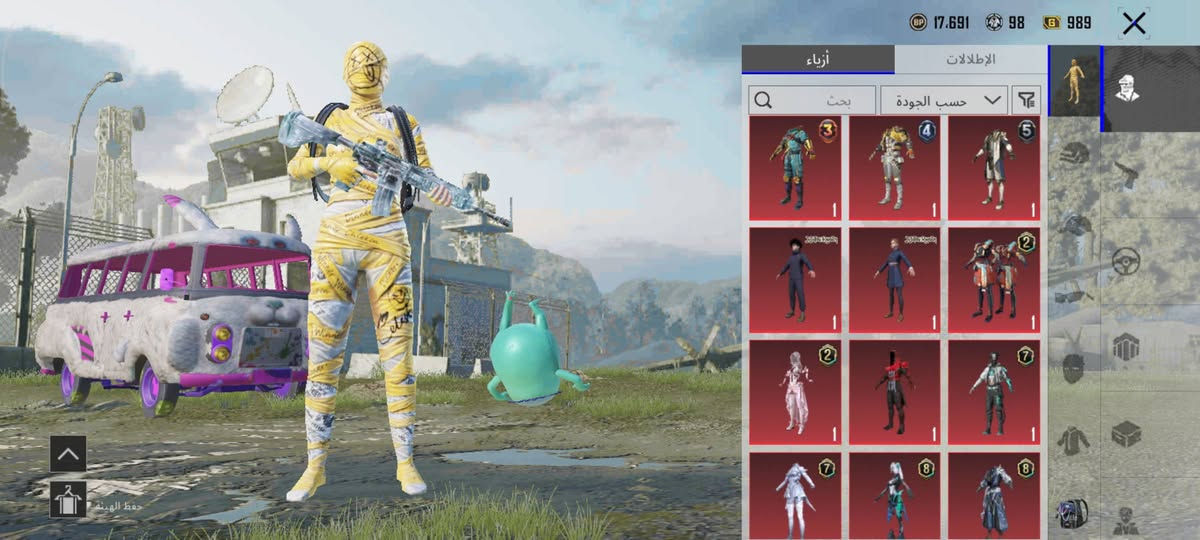Choose the pink-white dress outfit numbered 2
The width and height of the screenshot is (1200, 540).
click(794, 392)
